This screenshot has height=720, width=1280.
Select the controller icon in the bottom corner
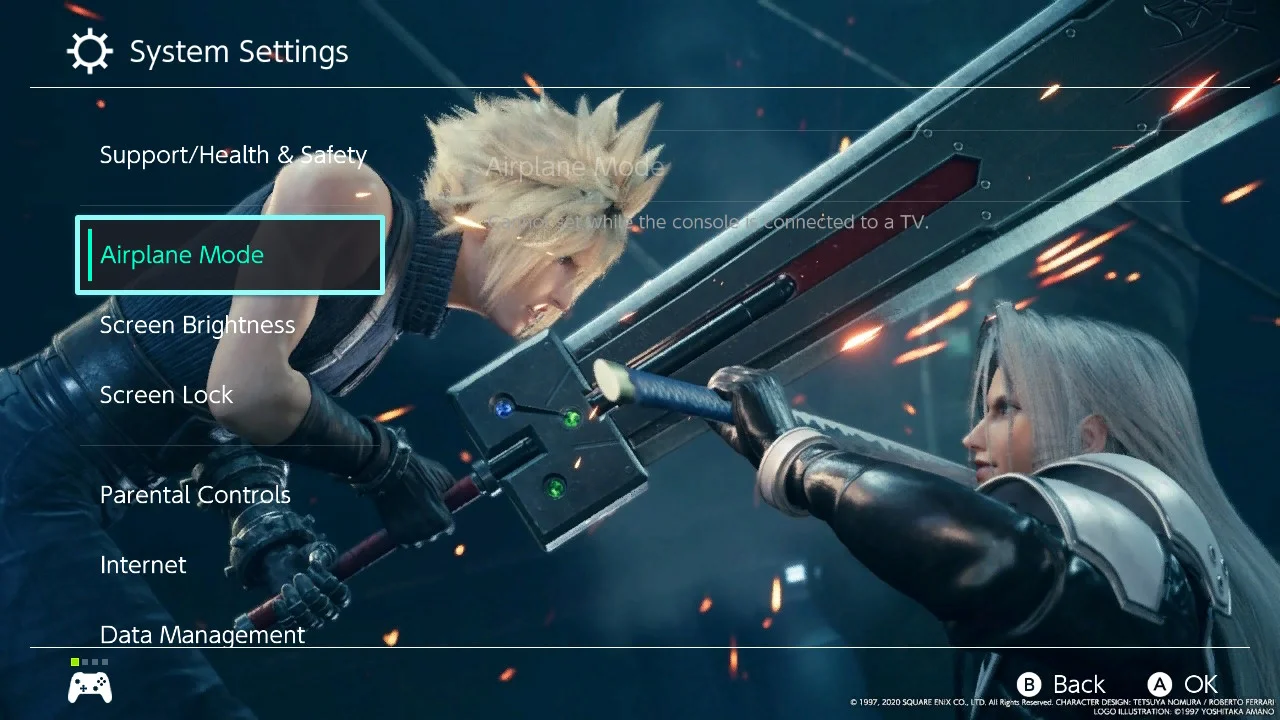pyautogui.click(x=89, y=688)
